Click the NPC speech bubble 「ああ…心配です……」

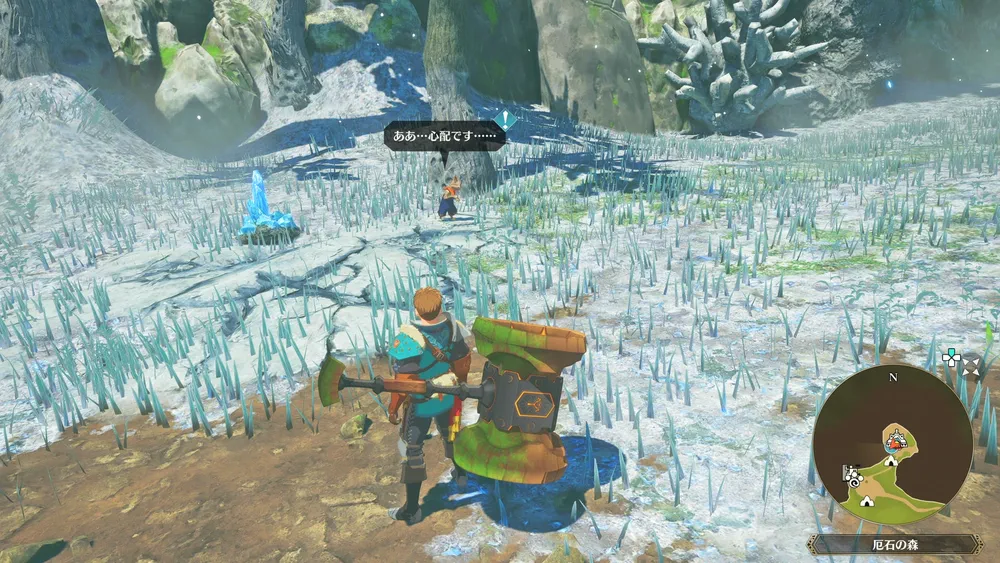pos(442,136)
